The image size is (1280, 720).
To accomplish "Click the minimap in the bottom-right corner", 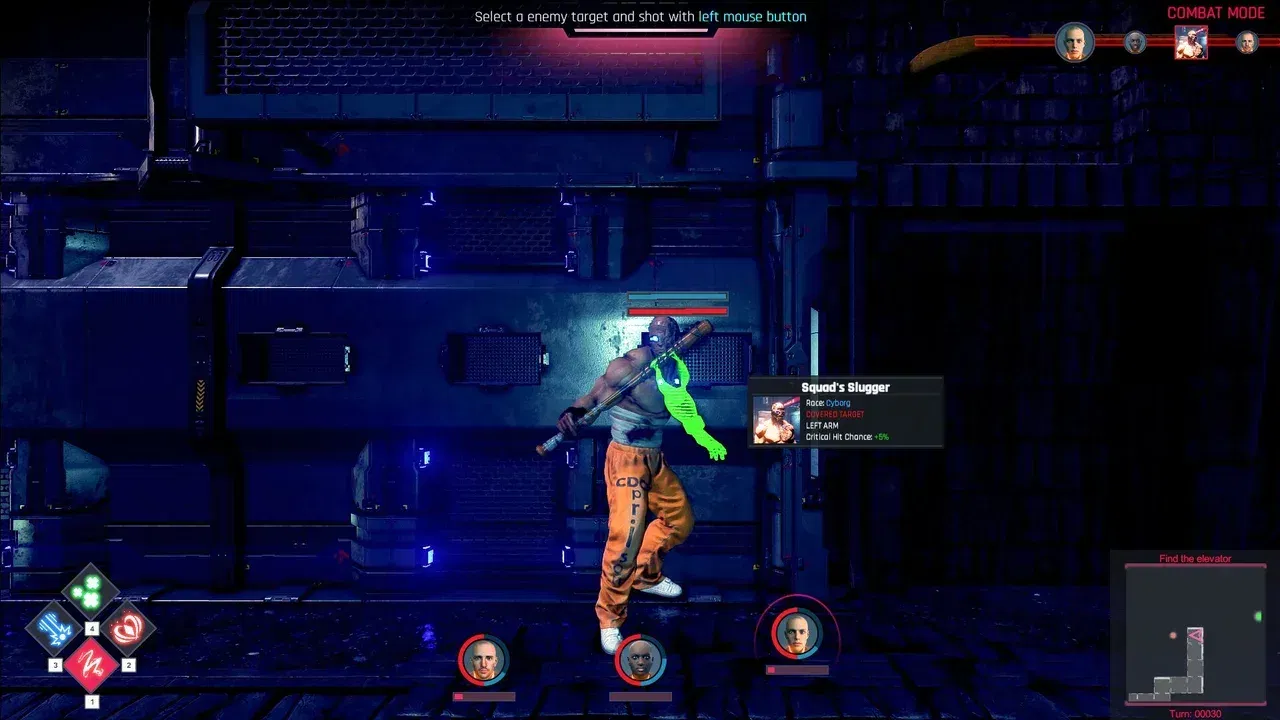I will [1195, 635].
